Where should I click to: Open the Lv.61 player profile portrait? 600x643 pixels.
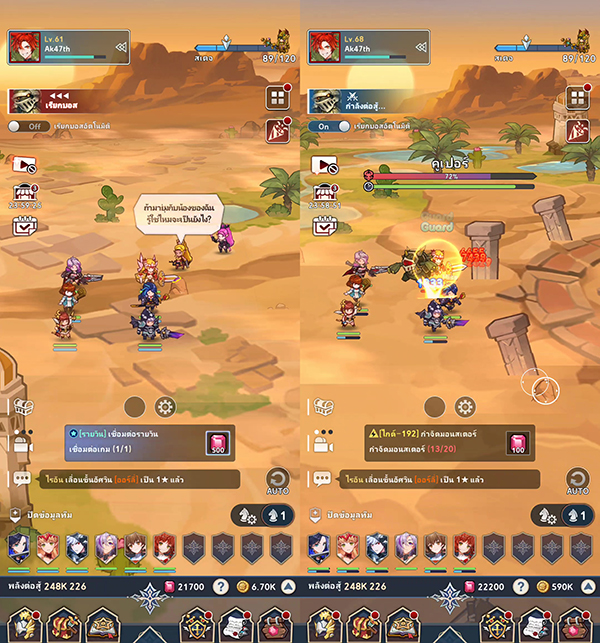pos(26,46)
